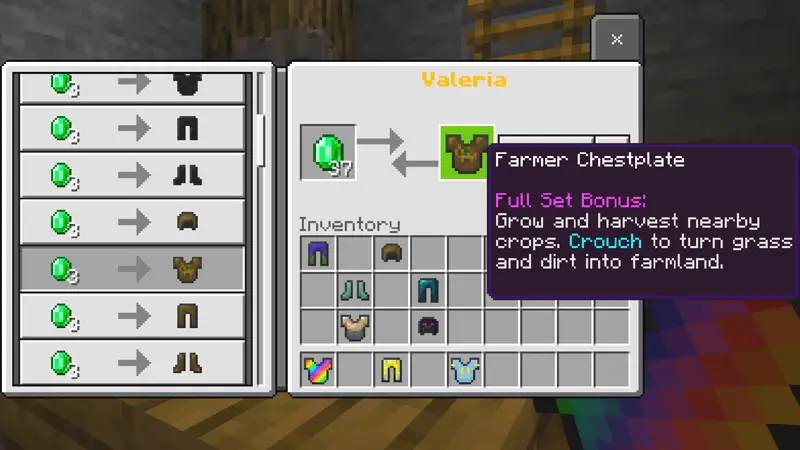The width and height of the screenshot is (800, 450).
Task: Close the Valeria trading window
Action: (x=616, y=39)
